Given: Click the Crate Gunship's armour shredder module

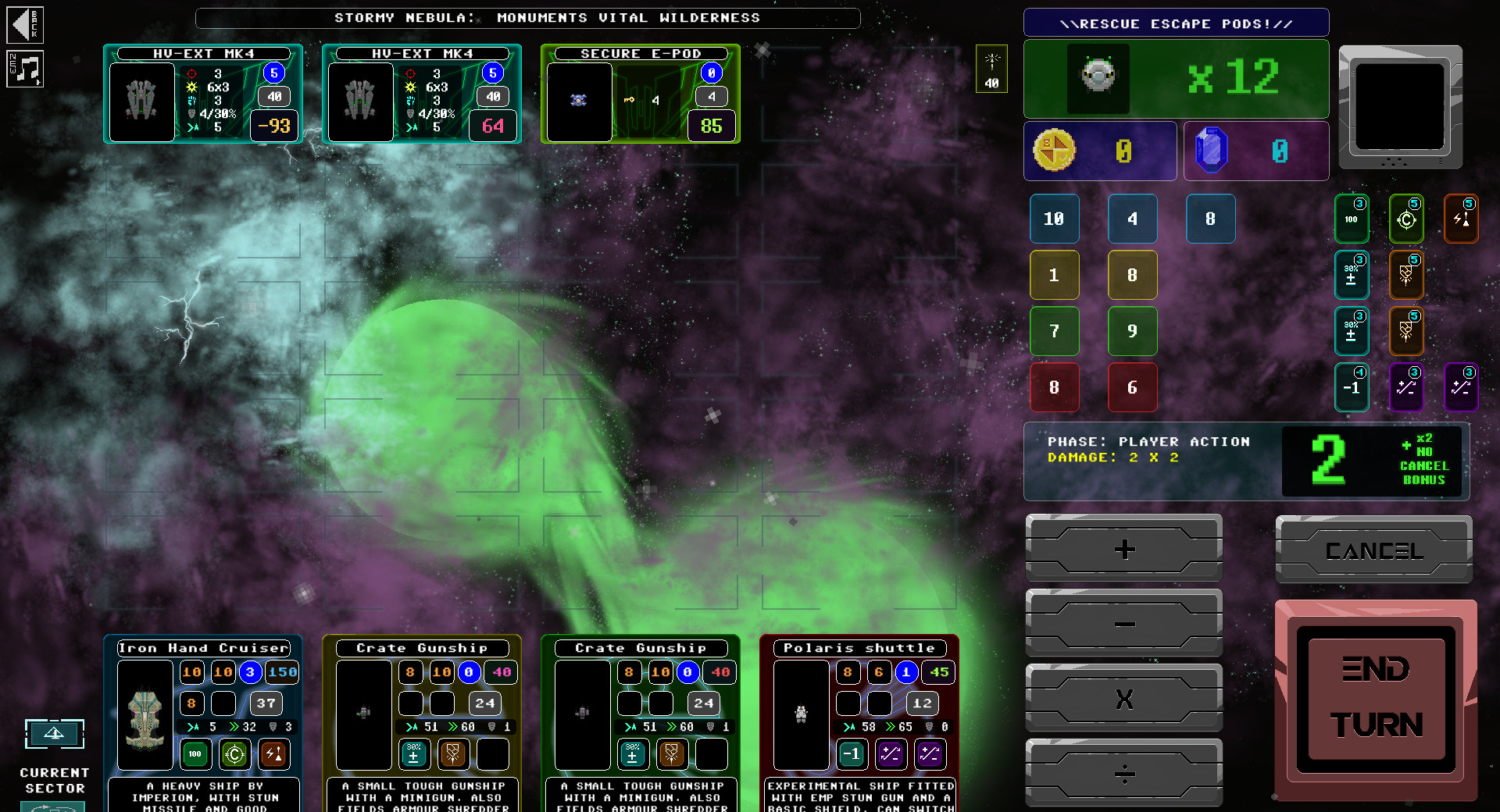Looking at the screenshot, I should point(453,754).
